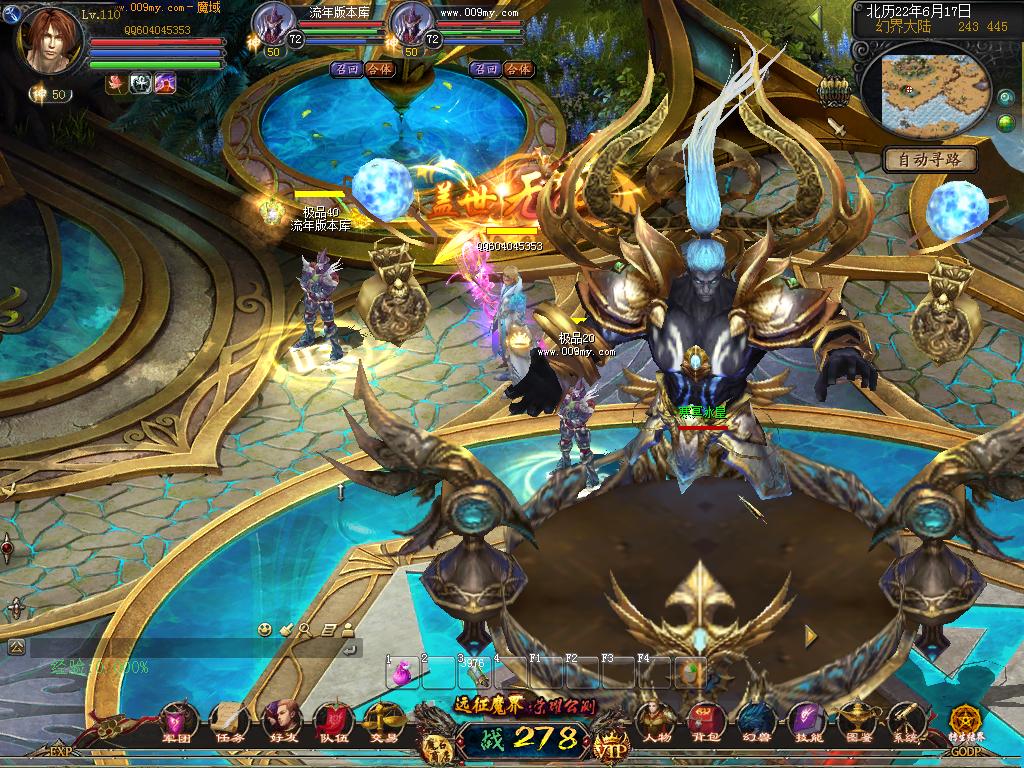
Task: Open the smiley emoticon picker in chat
Action: [265, 629]
